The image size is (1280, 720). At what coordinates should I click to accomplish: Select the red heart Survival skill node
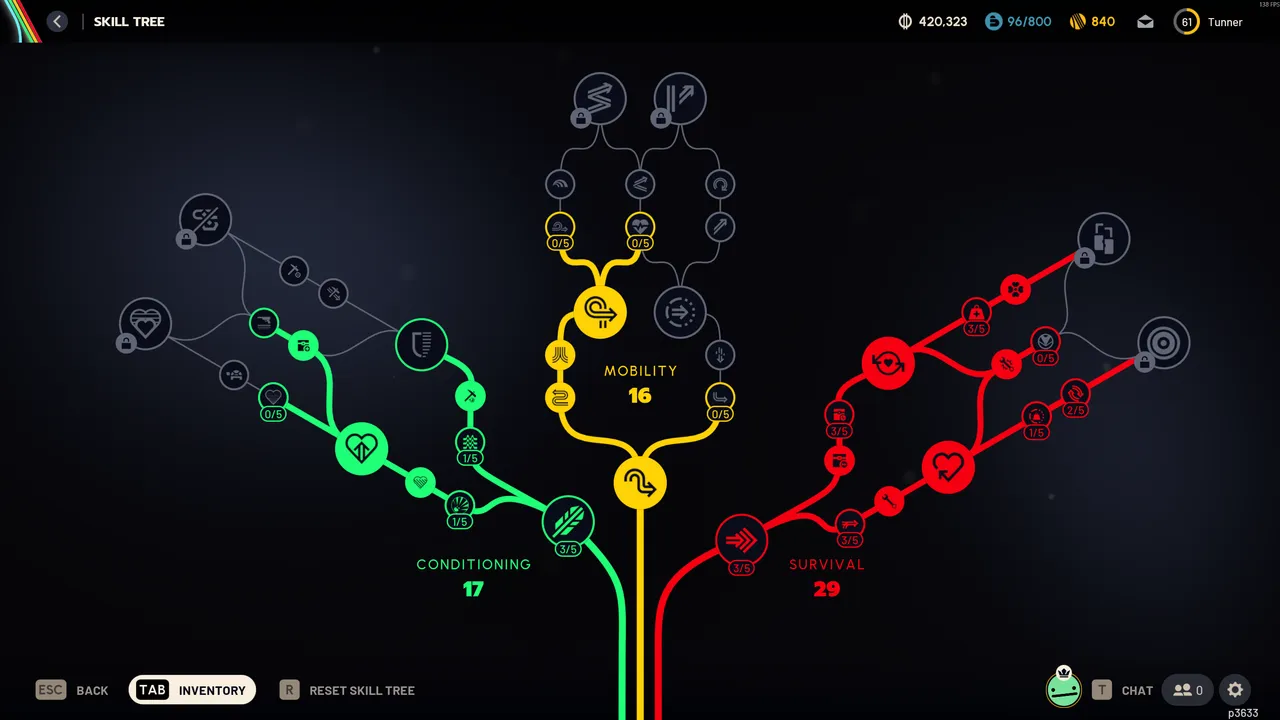[948, 465]
